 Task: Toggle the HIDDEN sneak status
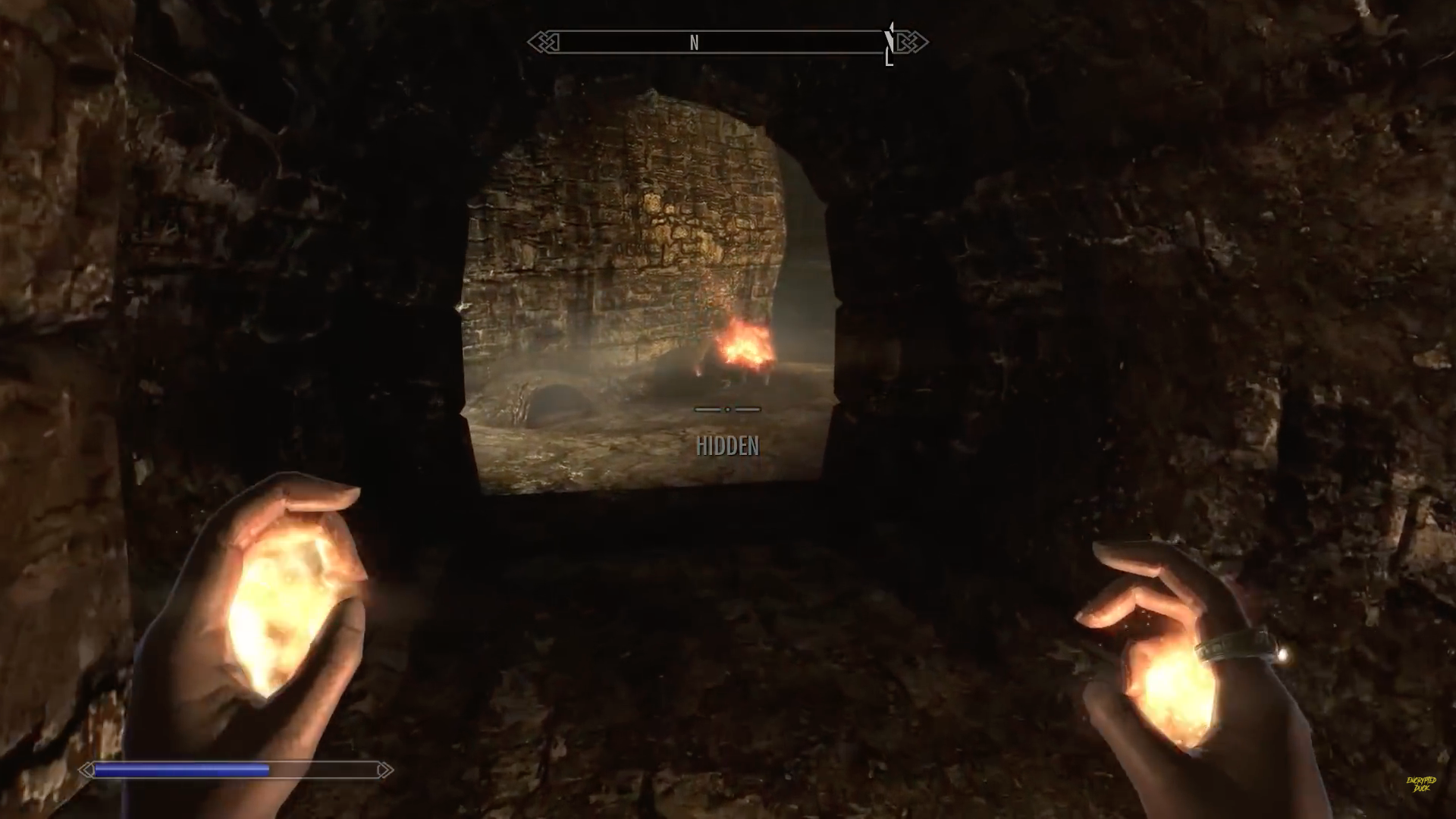tap(727, 447)
